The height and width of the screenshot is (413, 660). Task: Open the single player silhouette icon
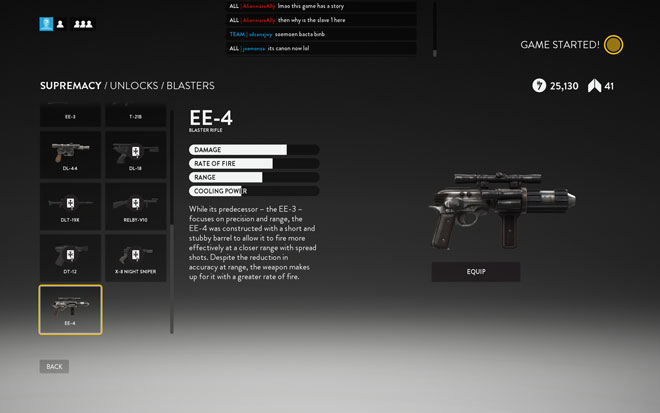pos(61,24)
